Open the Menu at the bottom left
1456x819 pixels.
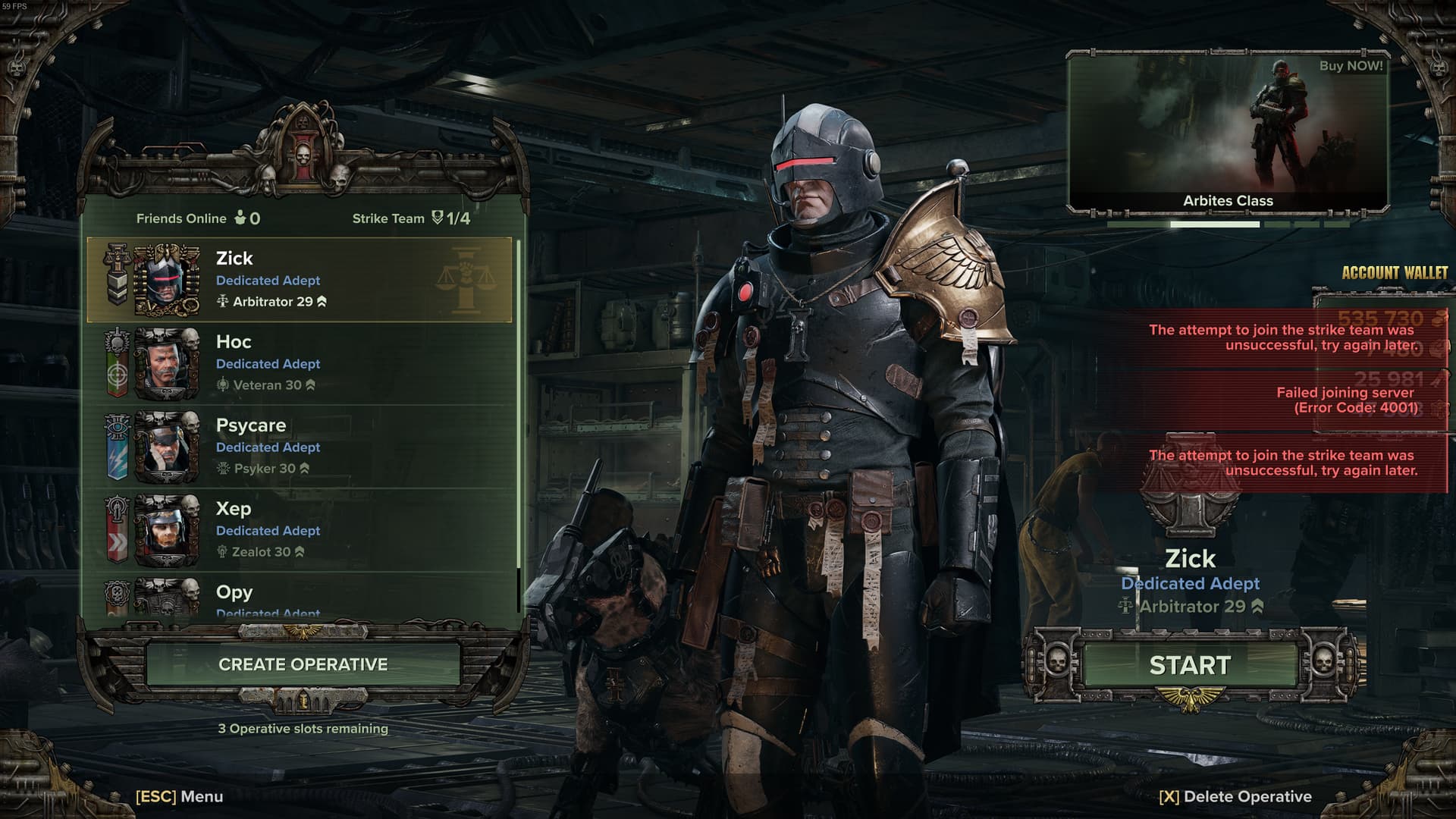pos(180,796)
